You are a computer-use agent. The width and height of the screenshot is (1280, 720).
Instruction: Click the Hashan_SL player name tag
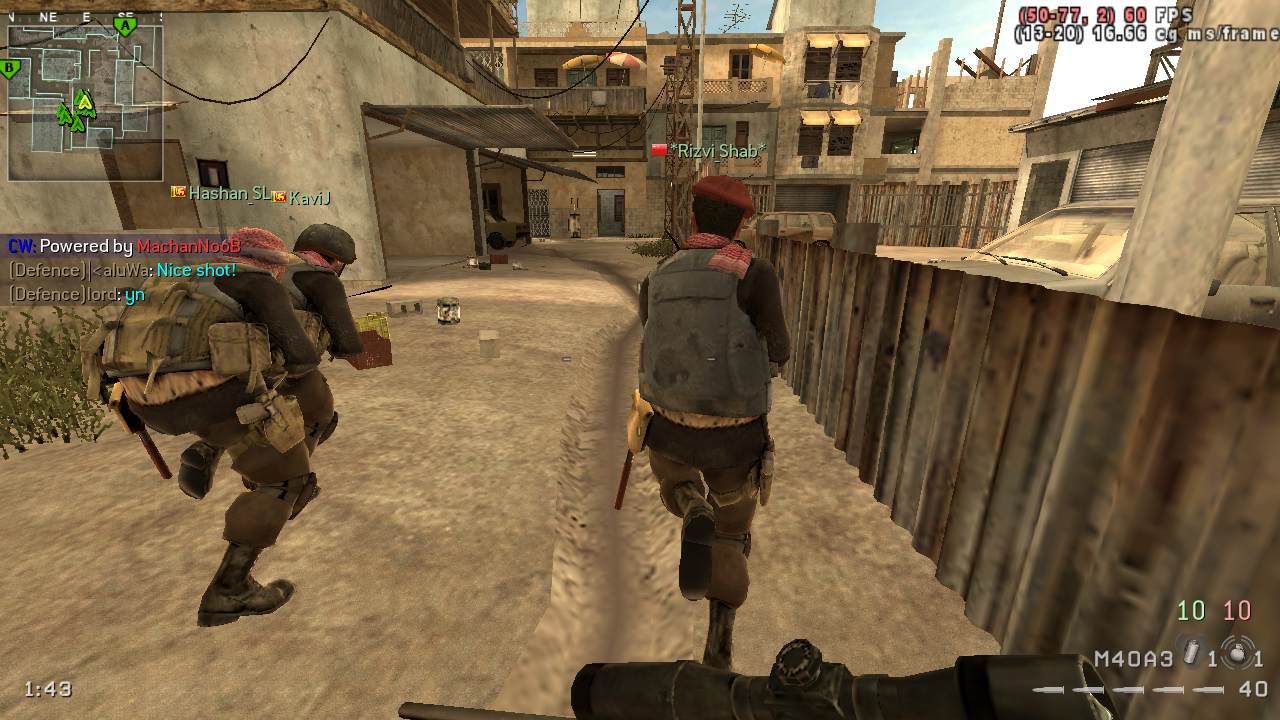(229, 193)
